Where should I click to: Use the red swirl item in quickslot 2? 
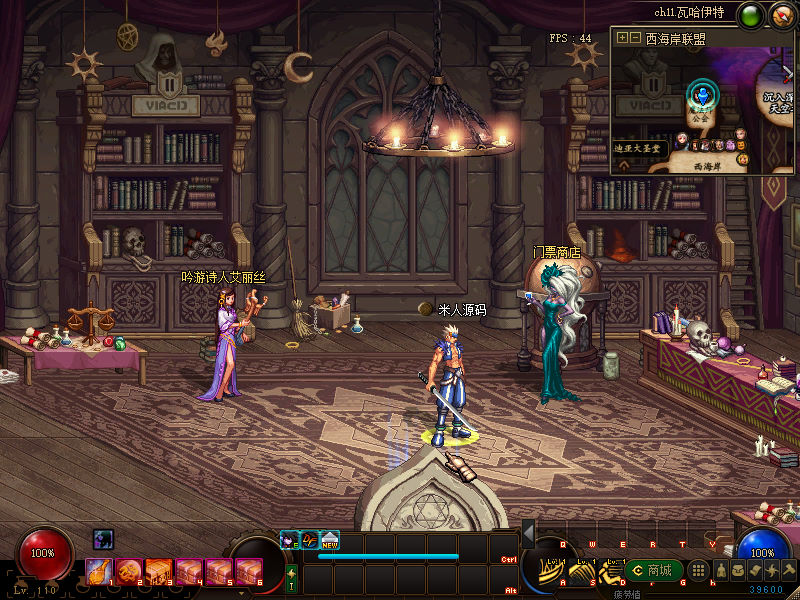click(x=129, y=571)
